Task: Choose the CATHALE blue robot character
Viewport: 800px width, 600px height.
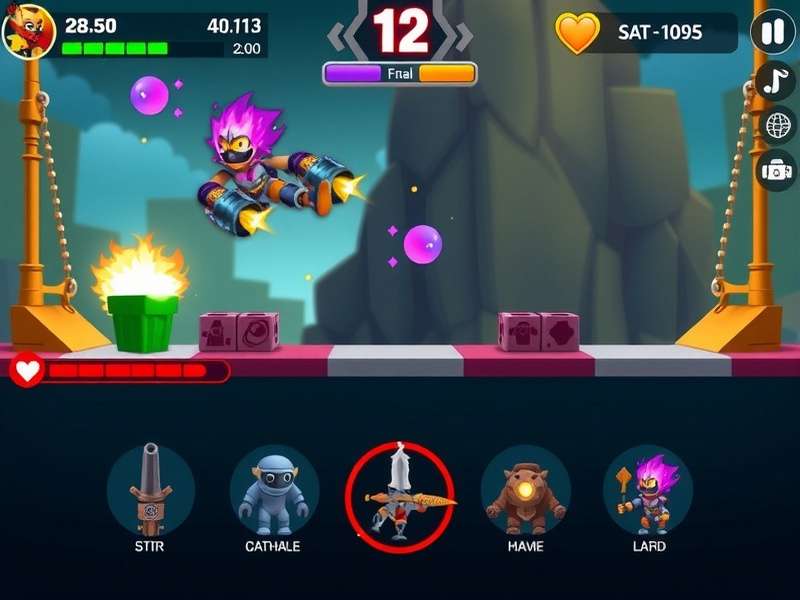Action: 273,490
